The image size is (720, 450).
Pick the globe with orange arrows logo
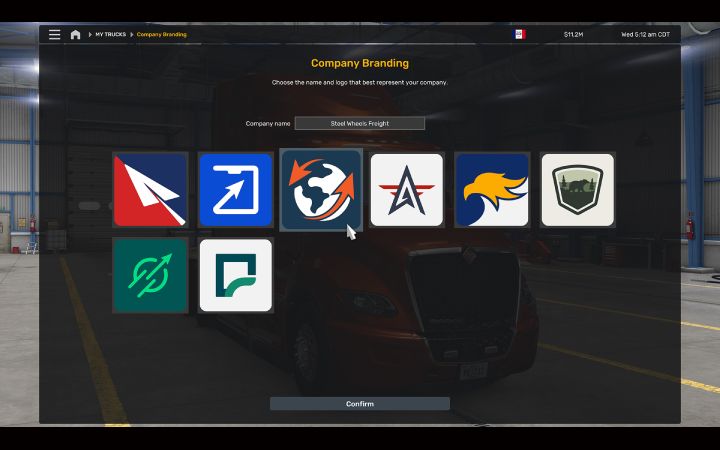click(x=321, y=190)
